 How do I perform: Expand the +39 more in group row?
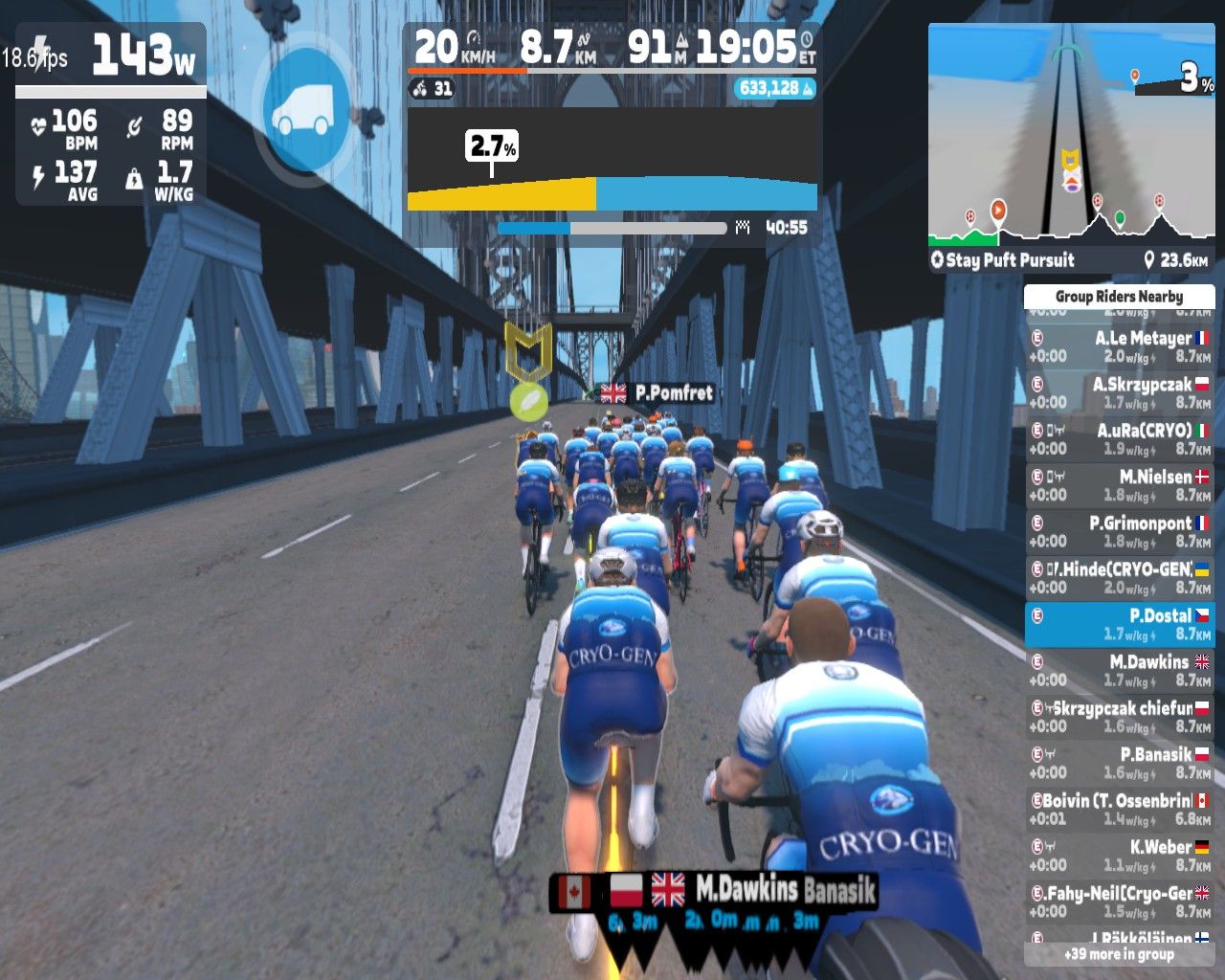[1119, 954]
